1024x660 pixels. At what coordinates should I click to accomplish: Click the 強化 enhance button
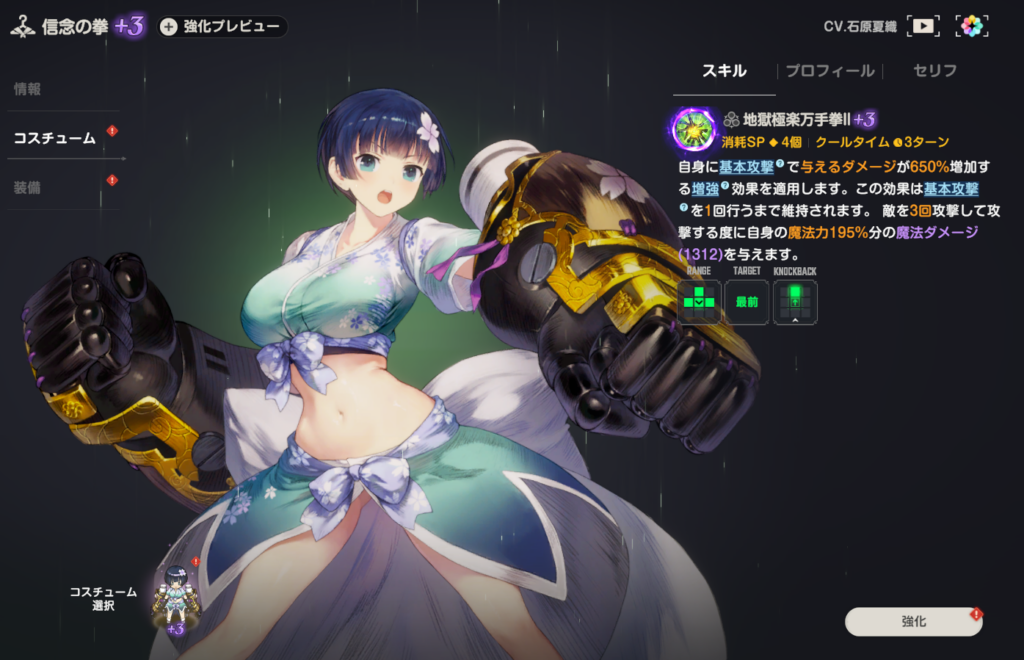(913, 621)
